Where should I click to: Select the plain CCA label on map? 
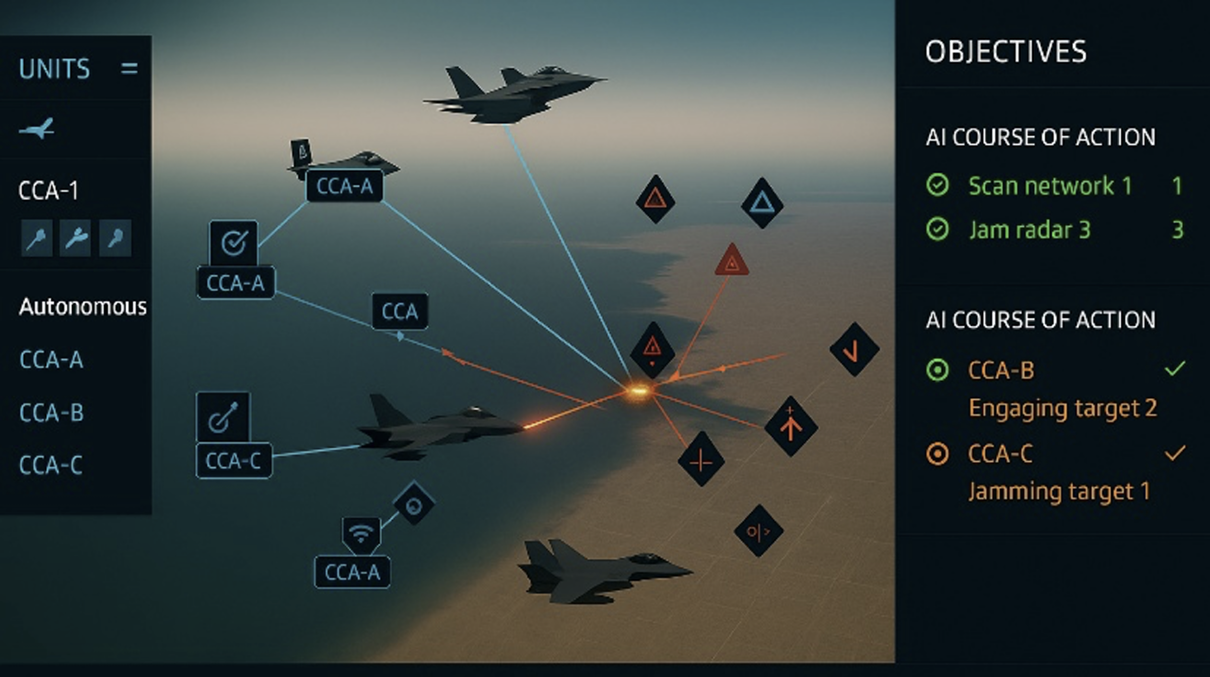click(400, 311)
